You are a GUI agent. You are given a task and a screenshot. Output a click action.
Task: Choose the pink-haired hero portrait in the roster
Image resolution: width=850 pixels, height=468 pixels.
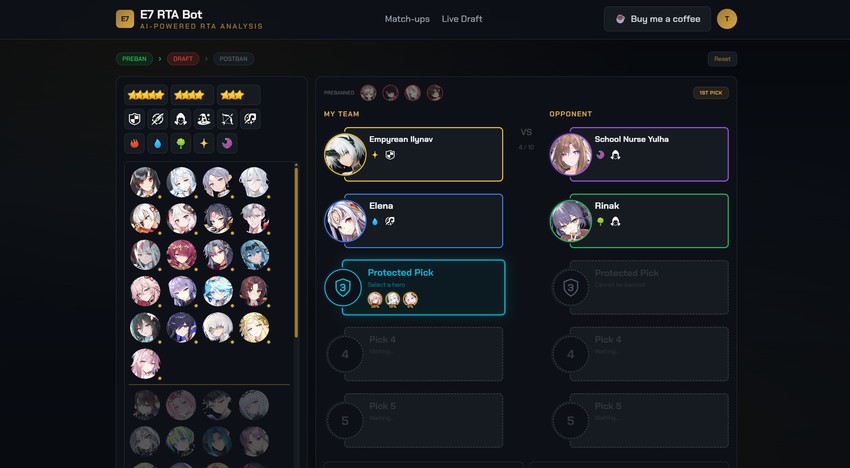[x=145, y=363]
